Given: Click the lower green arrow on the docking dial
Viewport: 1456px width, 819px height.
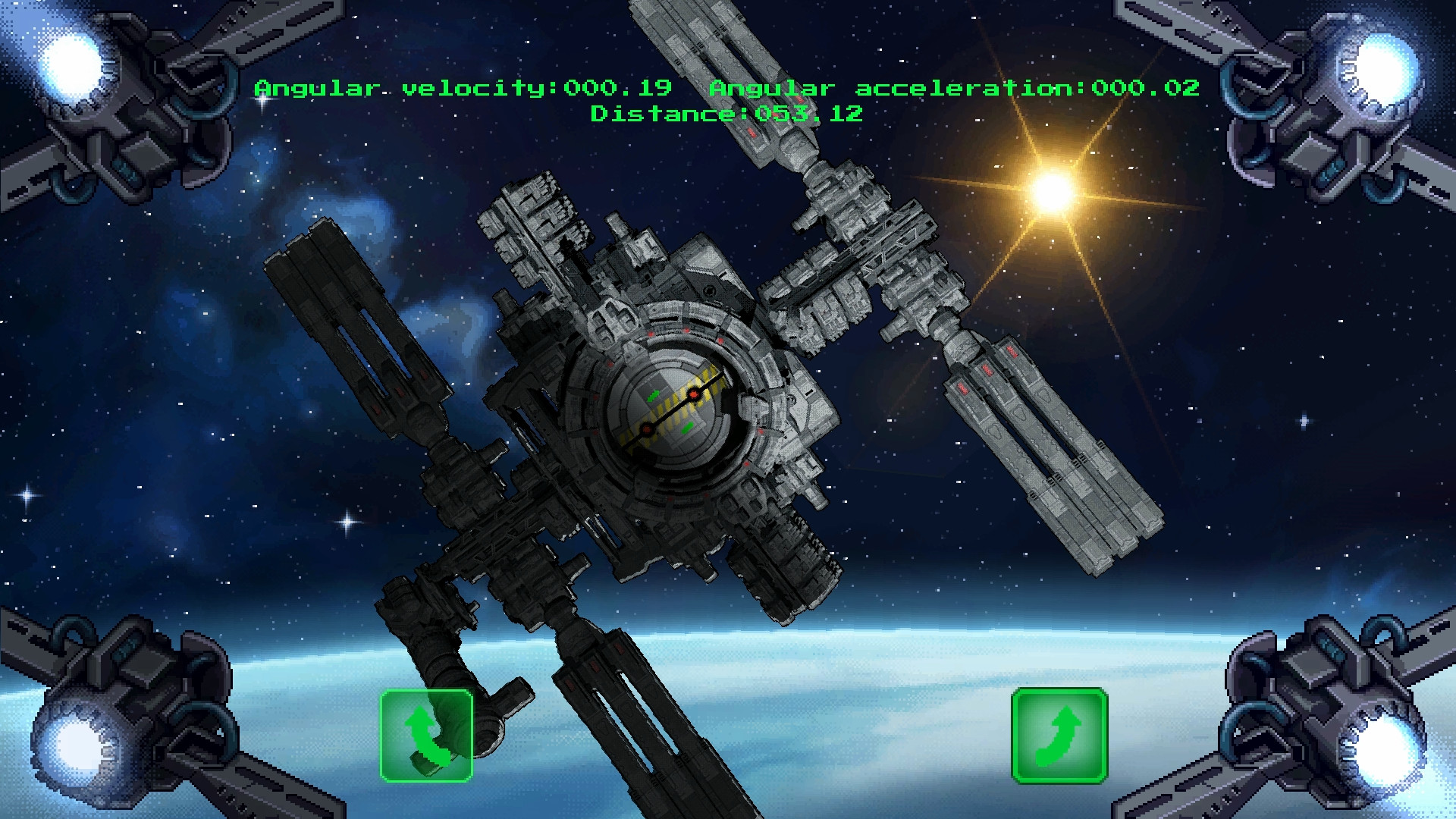Looking at the screenshot, I should coord(688,426).
